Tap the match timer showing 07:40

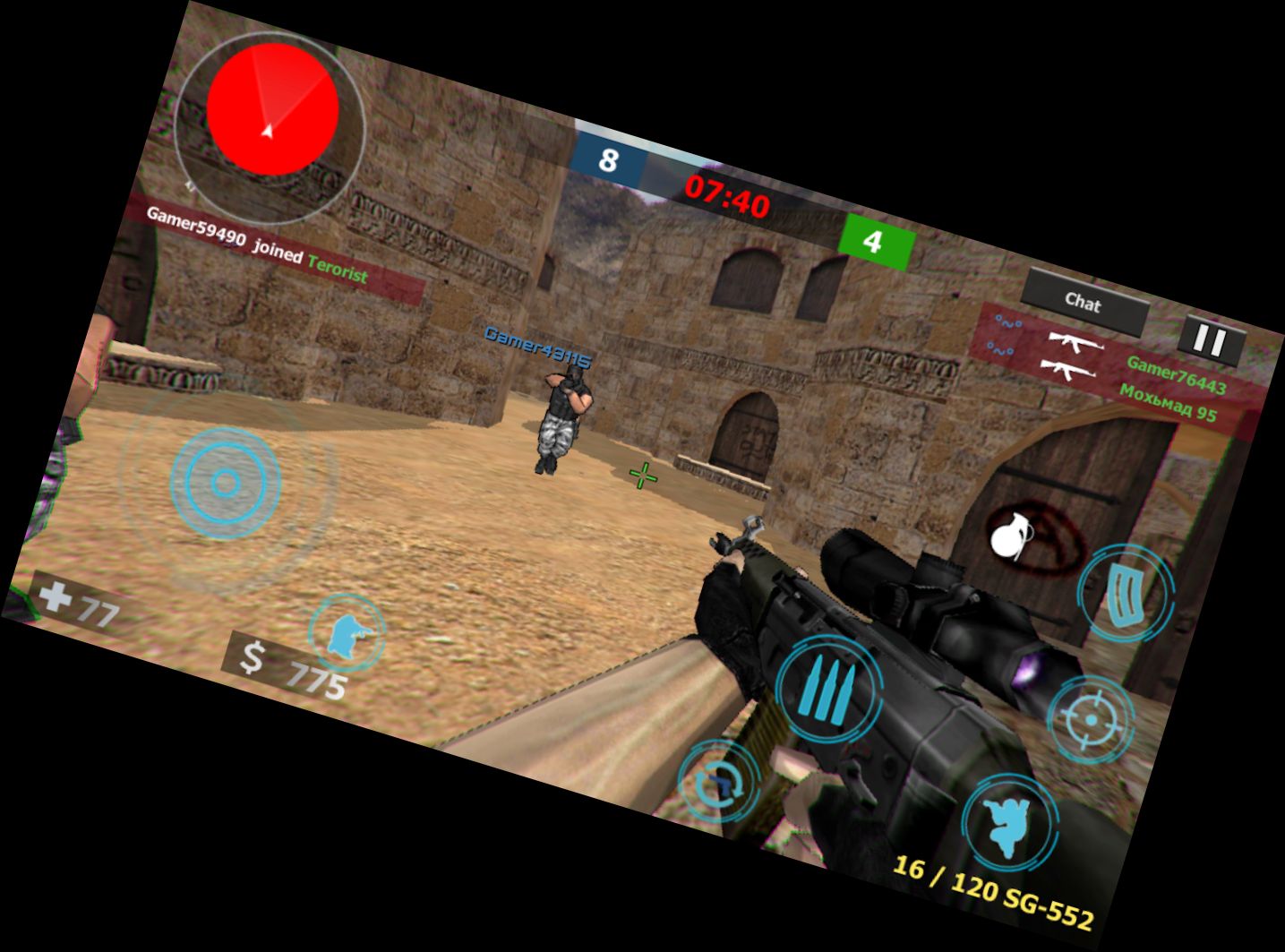[x=727, y=197]
